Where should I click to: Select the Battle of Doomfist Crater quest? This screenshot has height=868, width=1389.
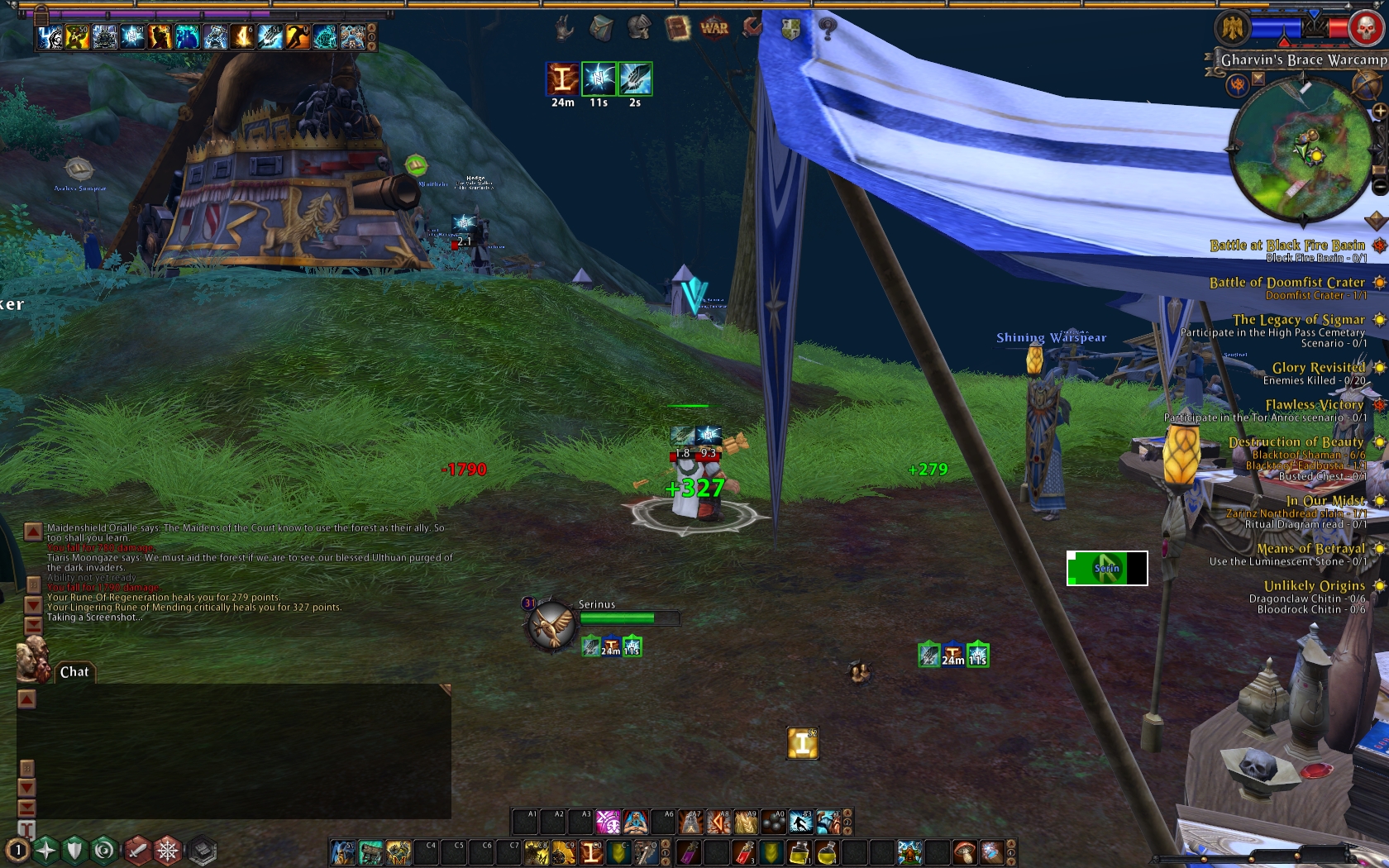point(1286,283)
